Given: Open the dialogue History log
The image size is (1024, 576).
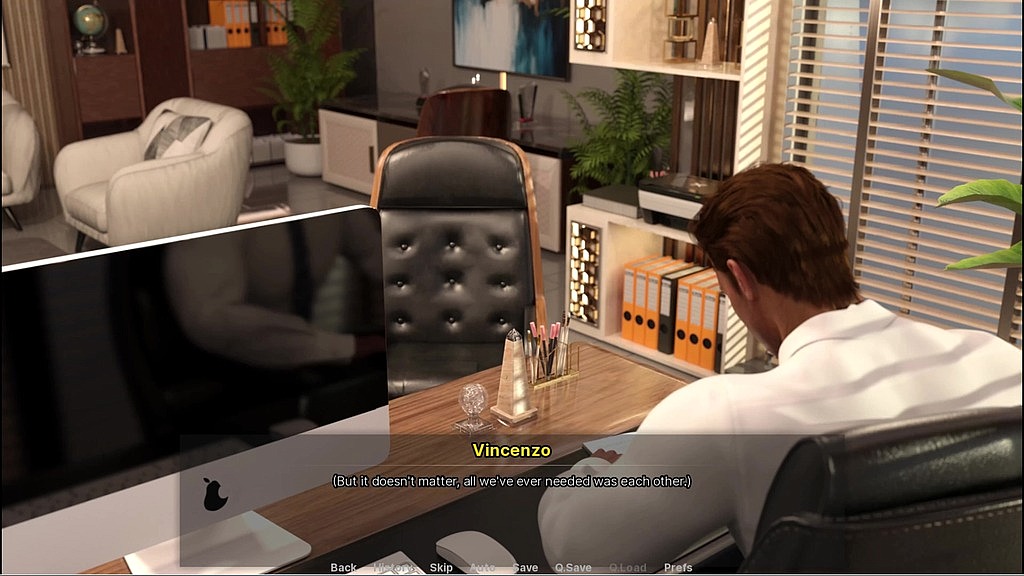Looking at the screenshot, I should pos(393,567).
